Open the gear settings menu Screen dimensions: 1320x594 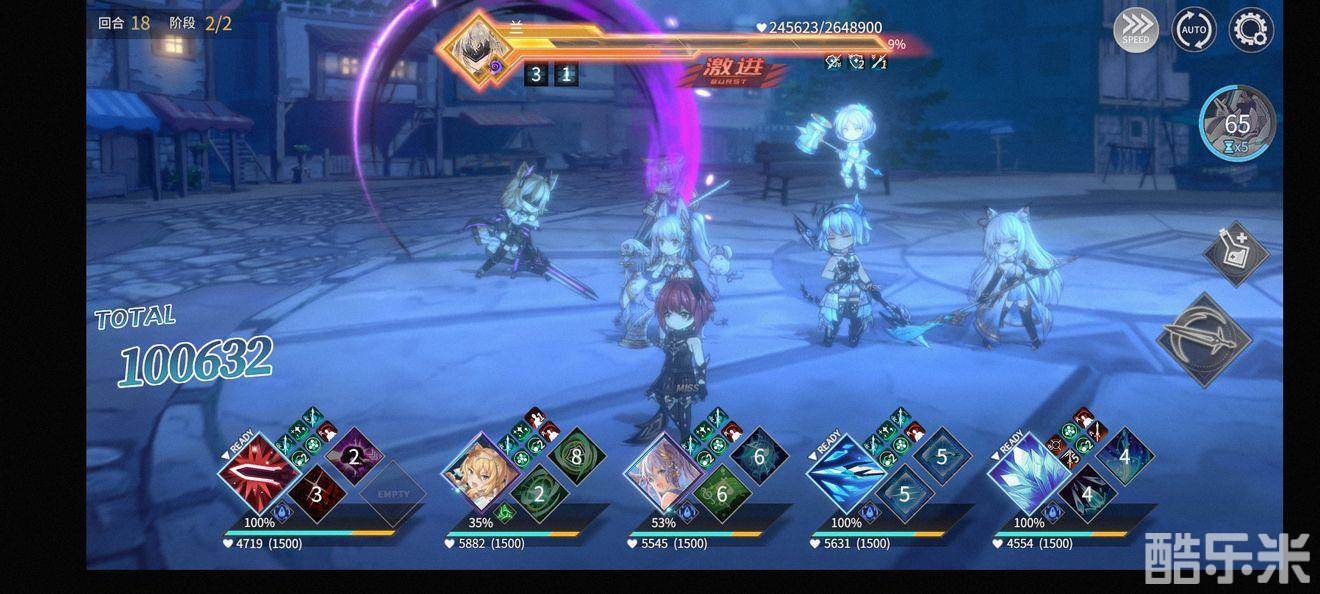1250,30
